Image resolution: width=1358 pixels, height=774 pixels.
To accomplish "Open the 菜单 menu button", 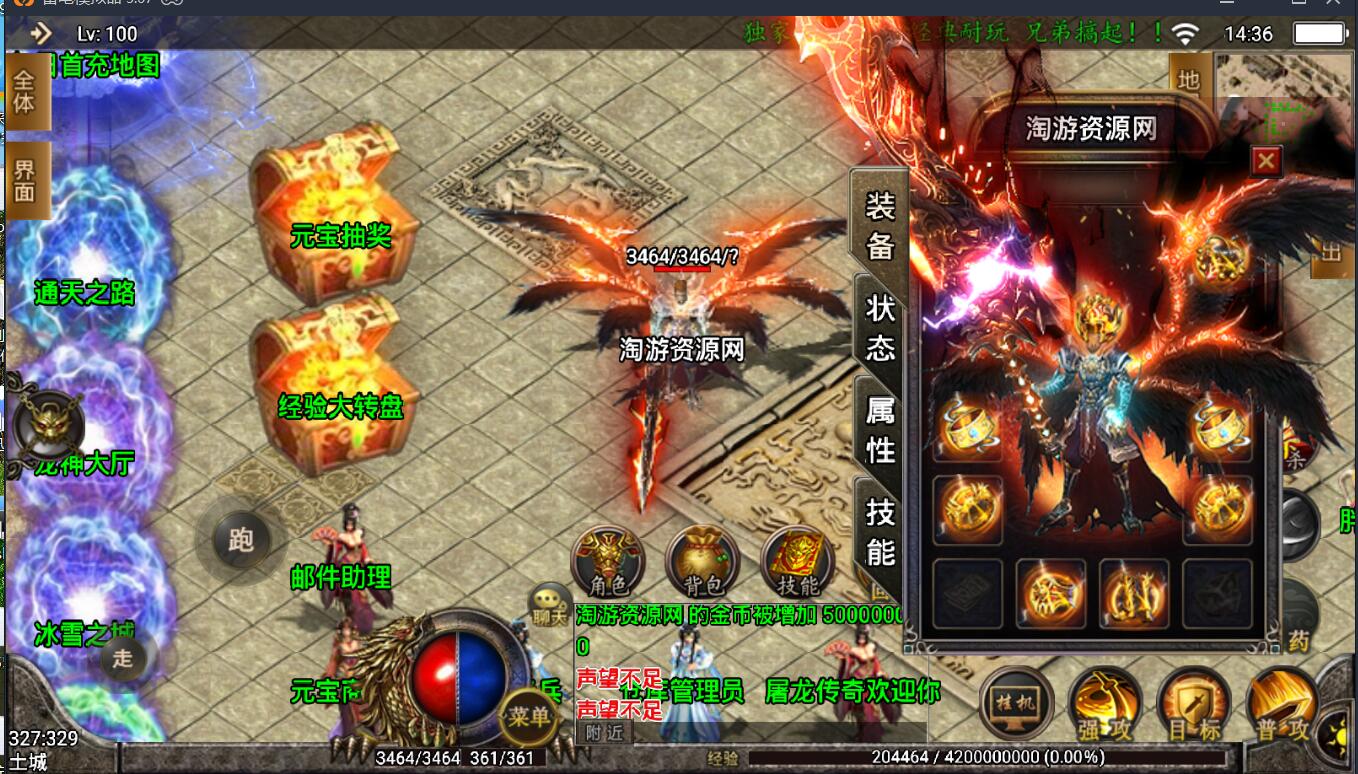I will click(x=528, y=716).
